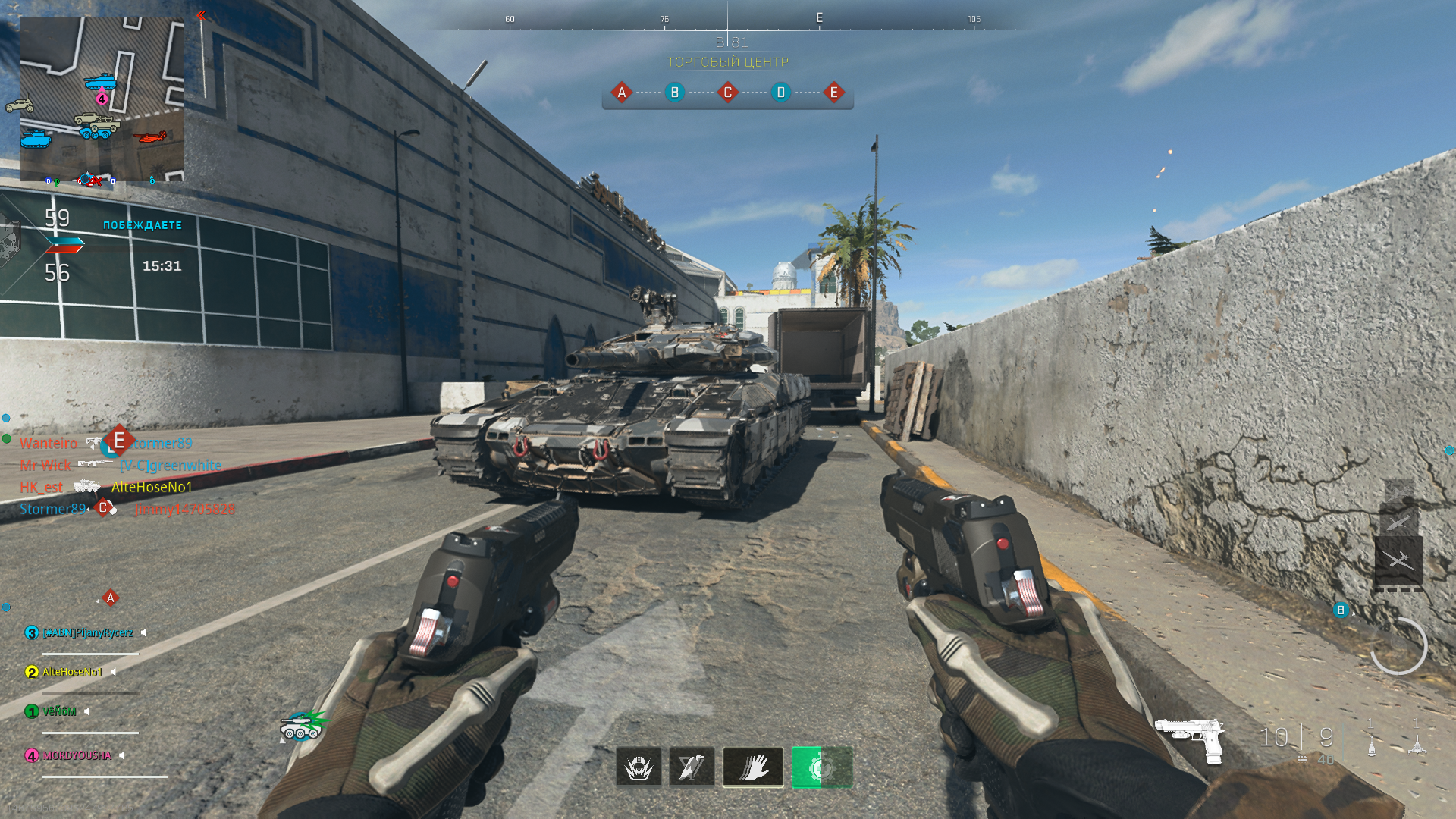The image size is (1456, 819).
Task: Click the vulture perk icon
Action: click(x=692, y=767)
